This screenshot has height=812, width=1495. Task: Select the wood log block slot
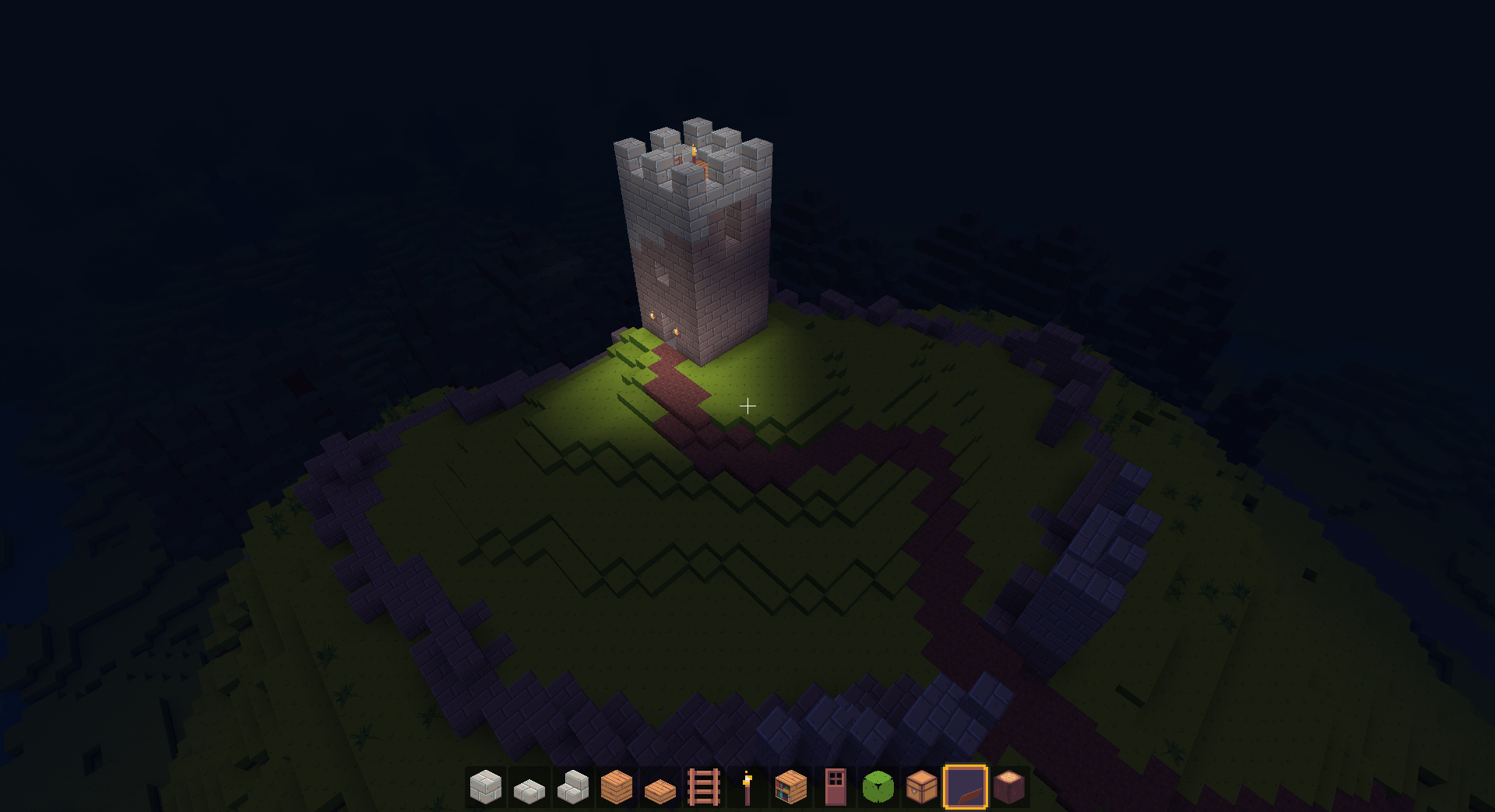tap(1009, 787)
